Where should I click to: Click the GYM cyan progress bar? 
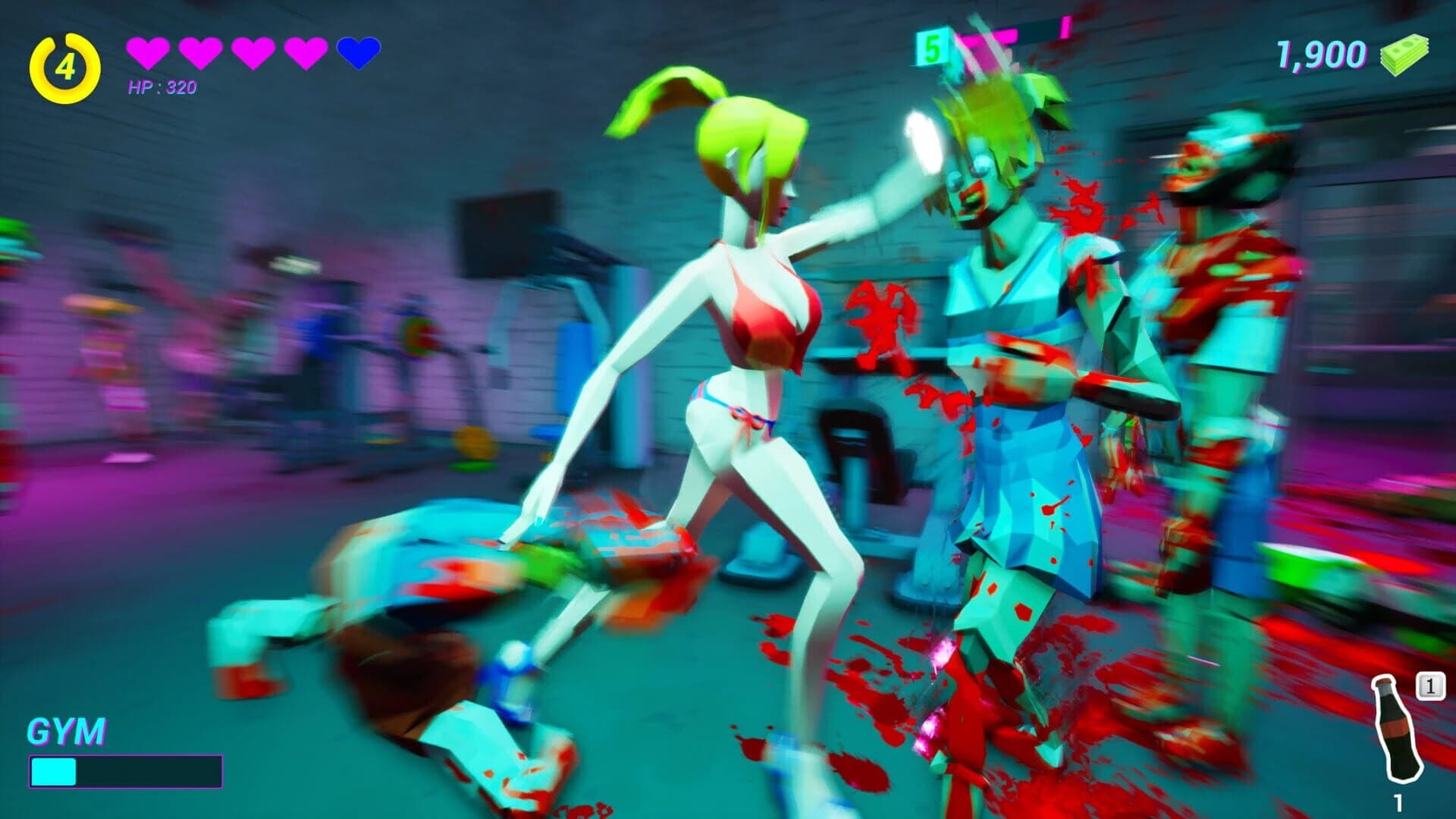[53, 770]
